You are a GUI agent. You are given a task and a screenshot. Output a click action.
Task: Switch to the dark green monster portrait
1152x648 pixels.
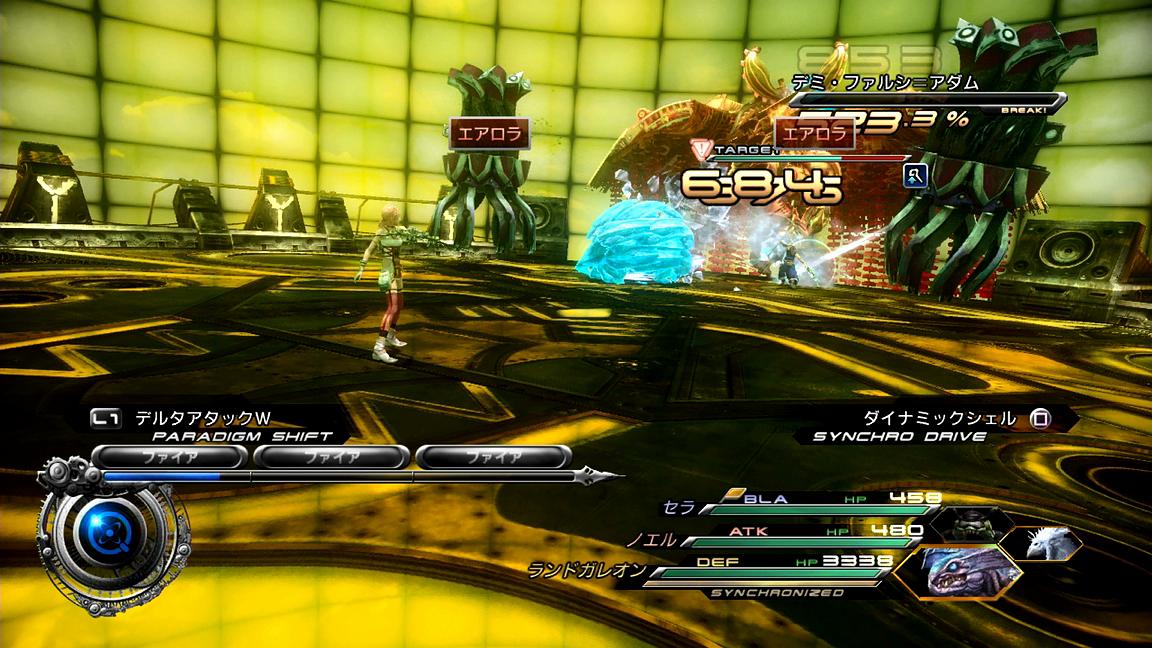click(x=967, y=522)
